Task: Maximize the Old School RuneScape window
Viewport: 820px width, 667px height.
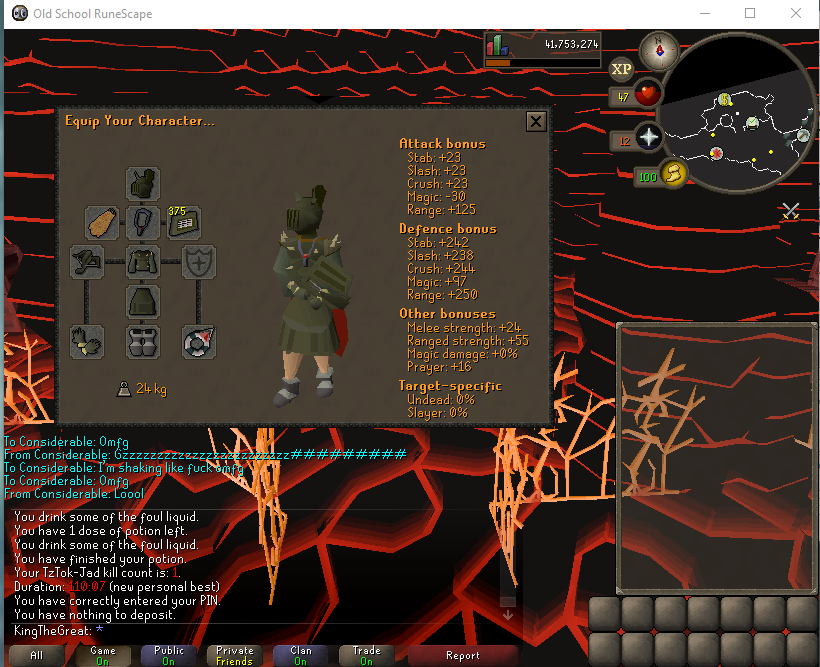Action: point(750,14)
